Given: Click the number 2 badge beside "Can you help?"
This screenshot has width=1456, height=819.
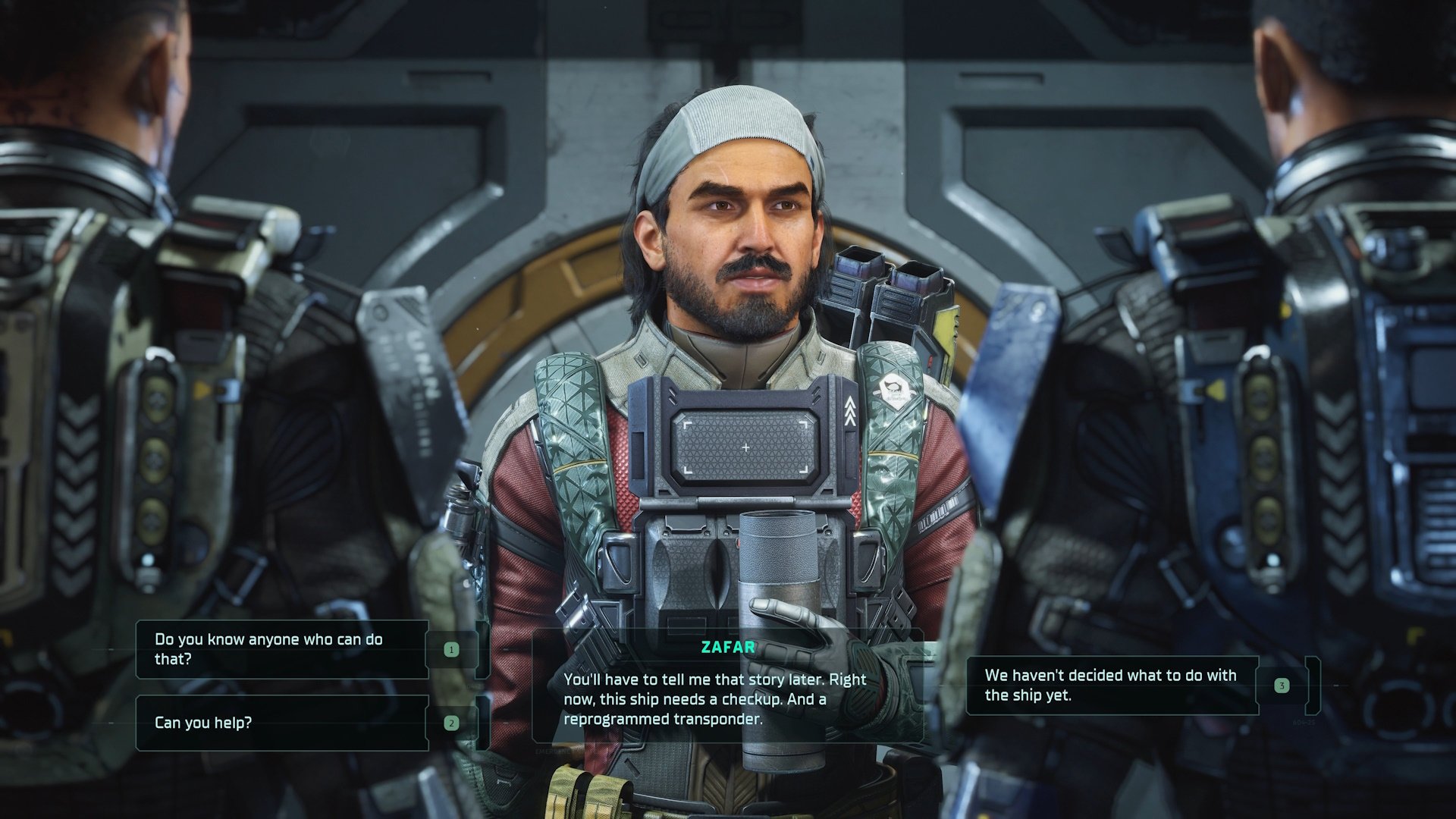Looking at the screenshot, I should click(x=450, y=724).
